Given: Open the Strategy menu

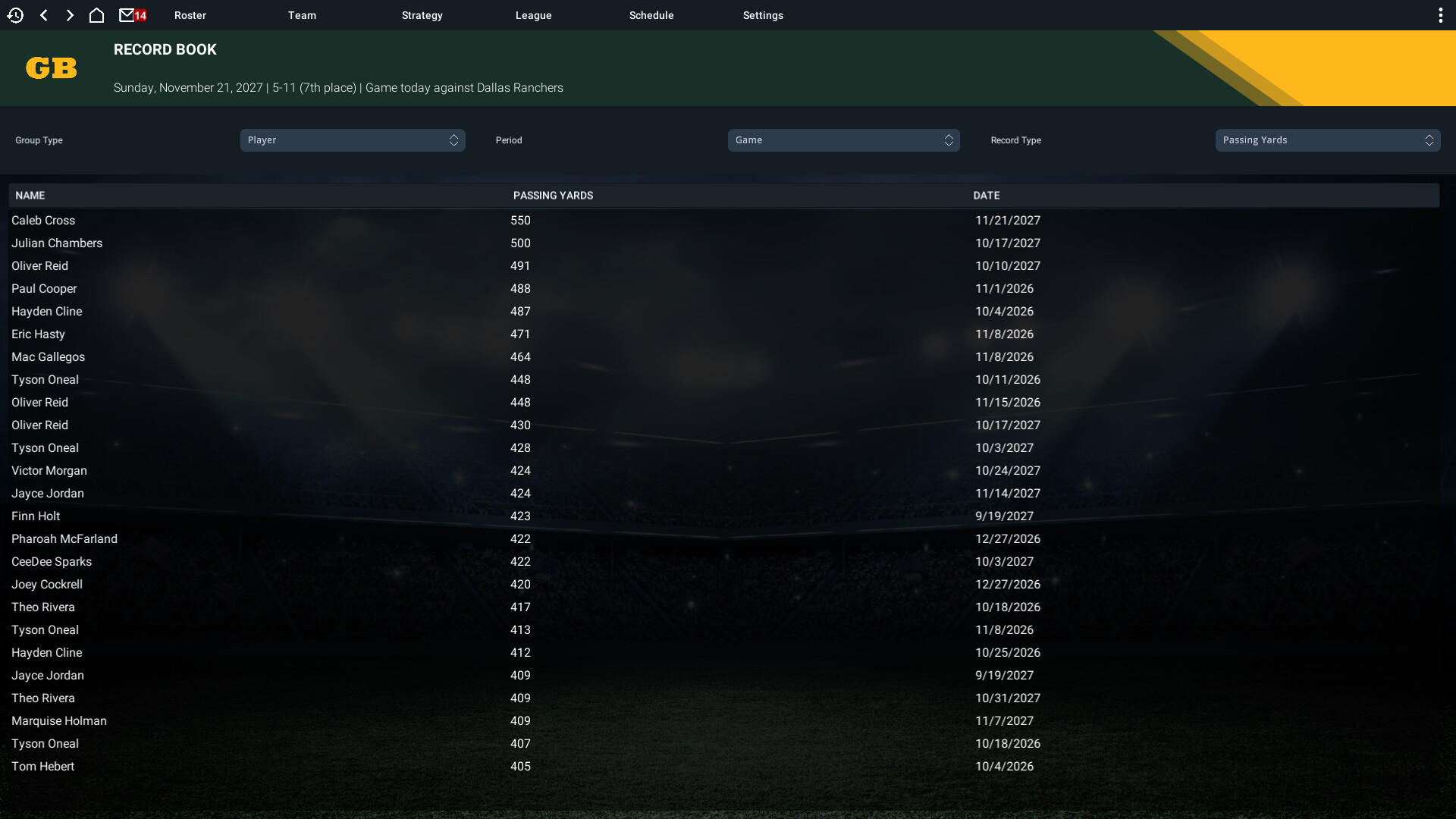Looking at the screenshot, I should [x=422, y=14].
